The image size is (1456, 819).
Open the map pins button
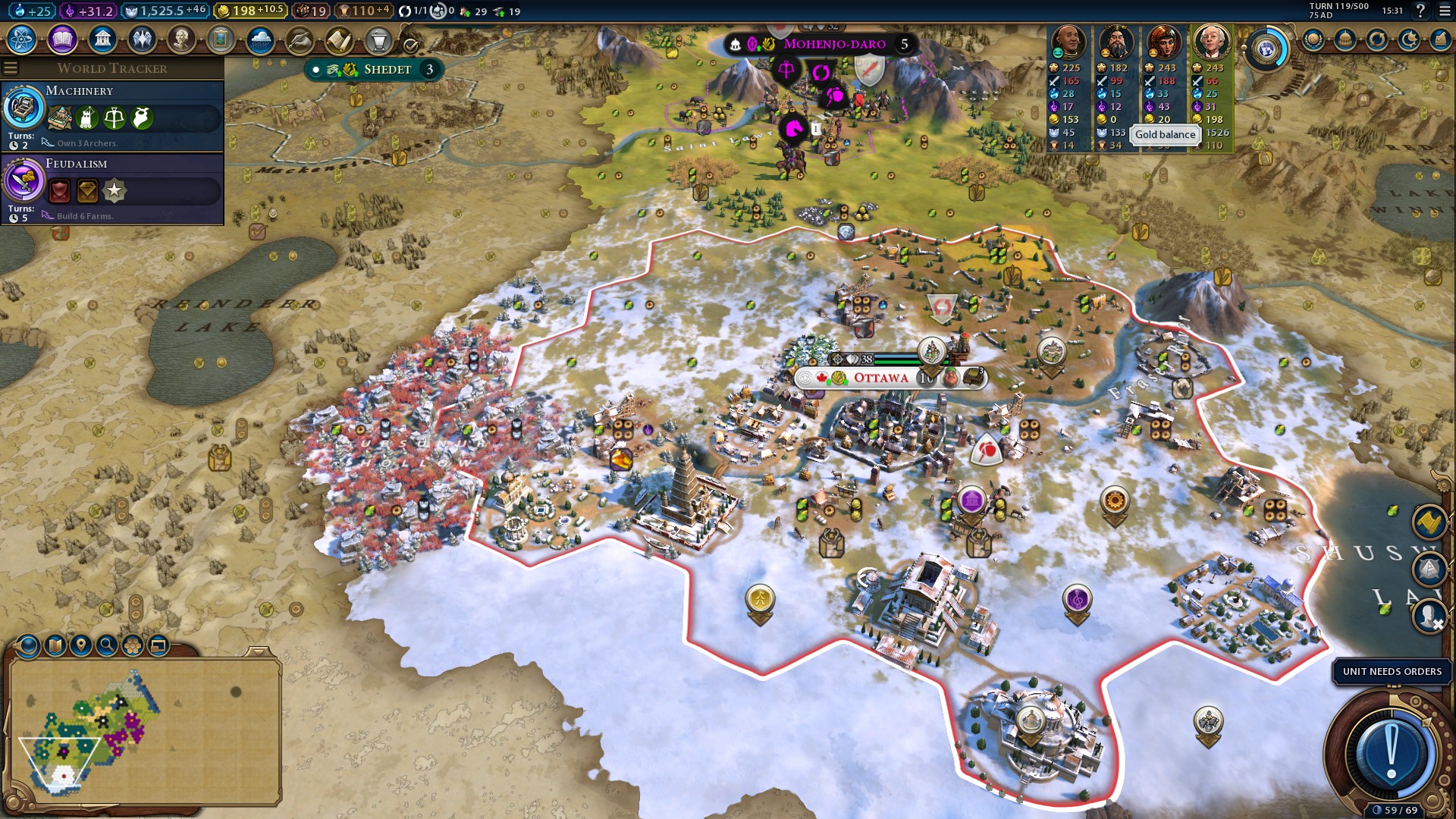80,645
